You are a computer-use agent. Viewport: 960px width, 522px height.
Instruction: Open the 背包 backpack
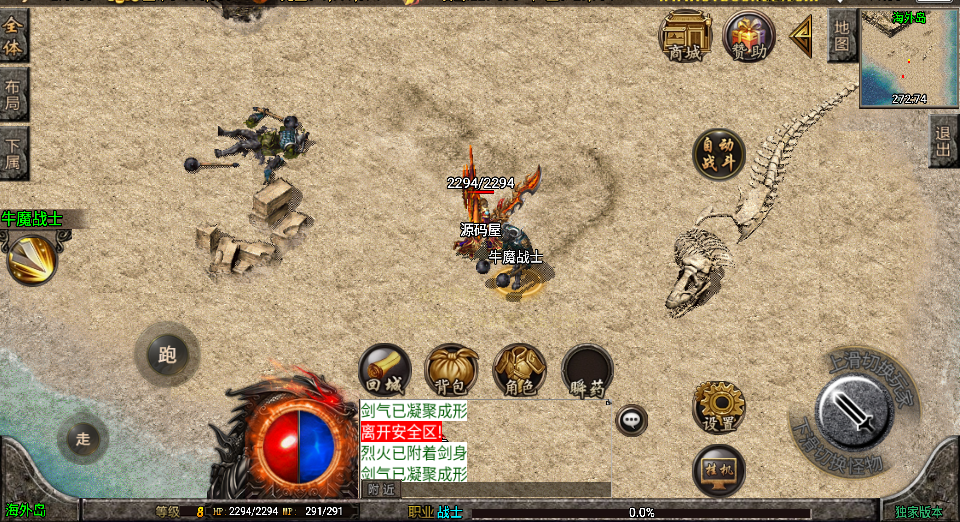451,371
